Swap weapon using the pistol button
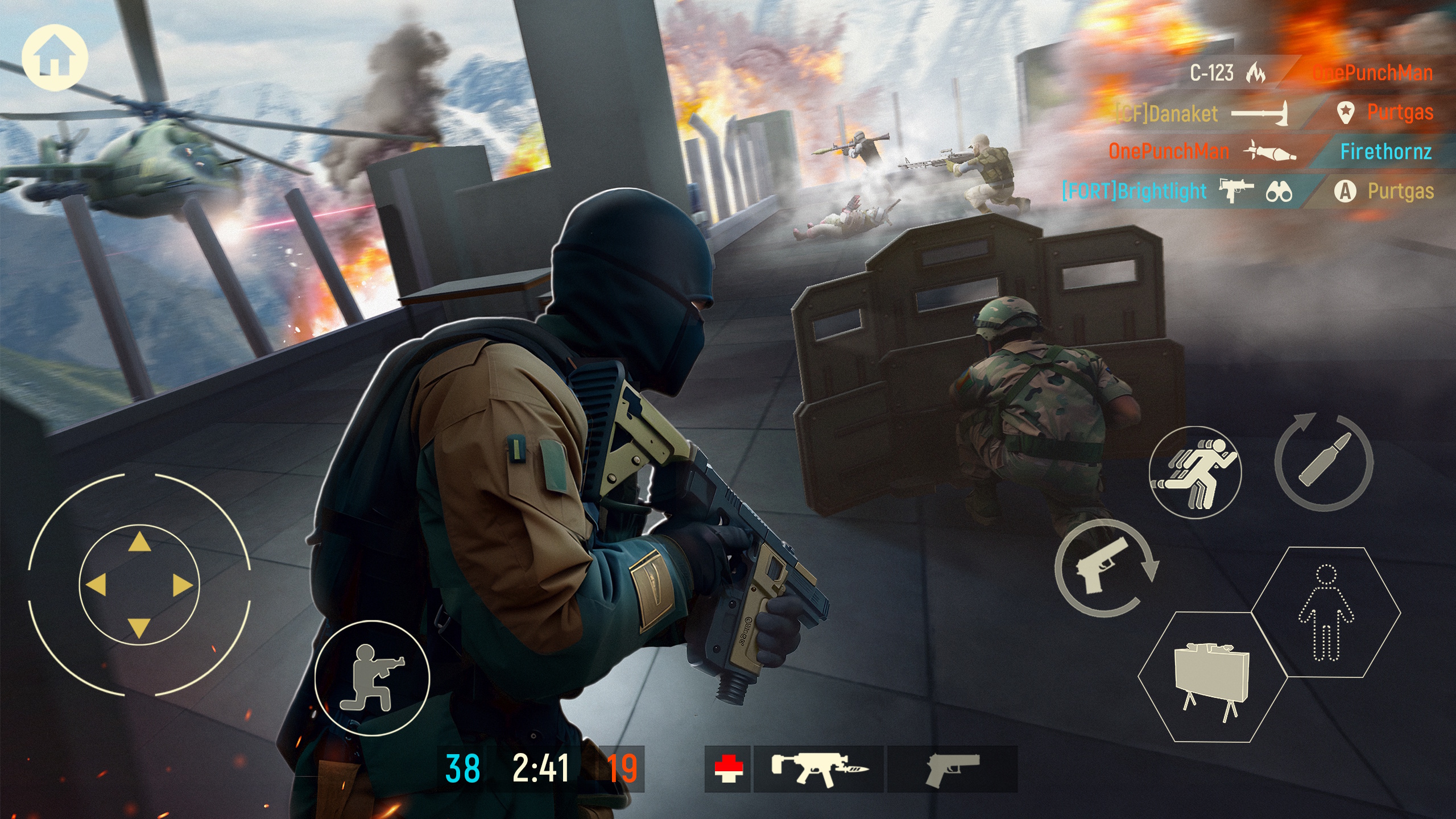The image size is (1456, 819). coord(1104,568)
